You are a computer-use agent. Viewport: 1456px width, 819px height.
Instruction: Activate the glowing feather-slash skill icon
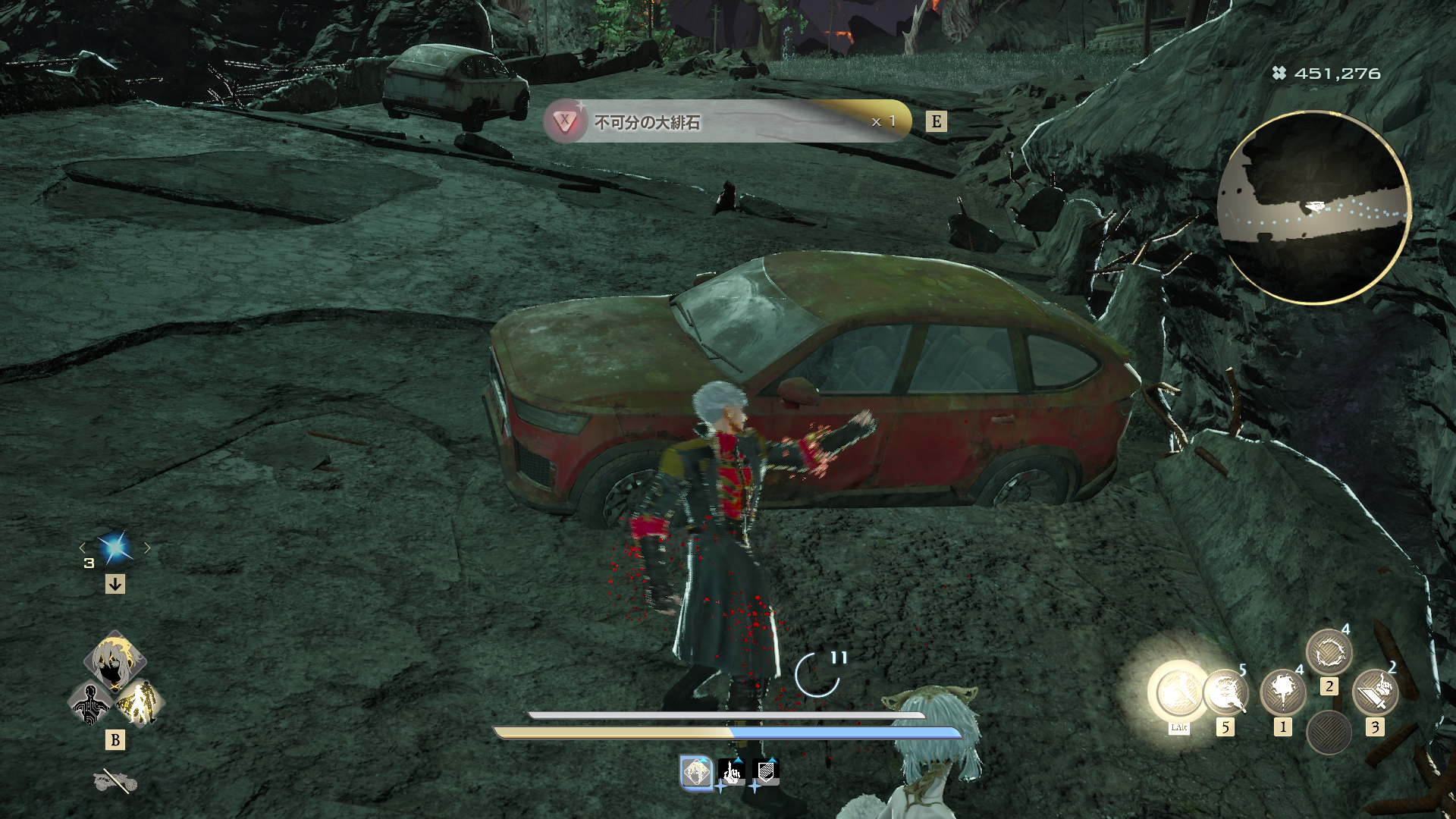pyautogui.click(x=1178, y=692)
